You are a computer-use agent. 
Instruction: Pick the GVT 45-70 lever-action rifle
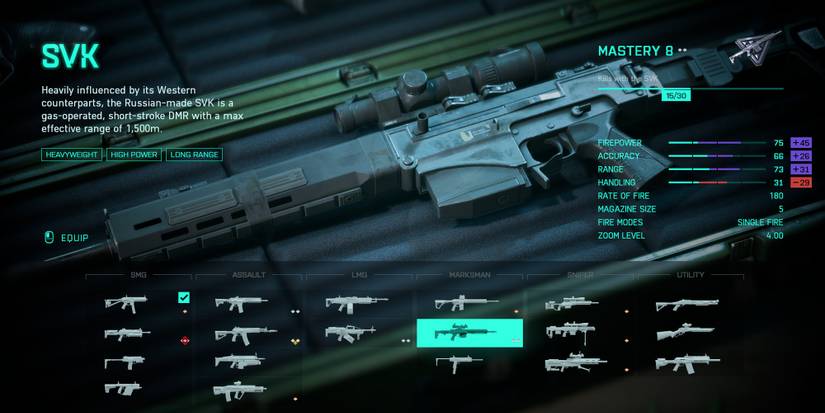pyautogui.click(x=686, y=331)
